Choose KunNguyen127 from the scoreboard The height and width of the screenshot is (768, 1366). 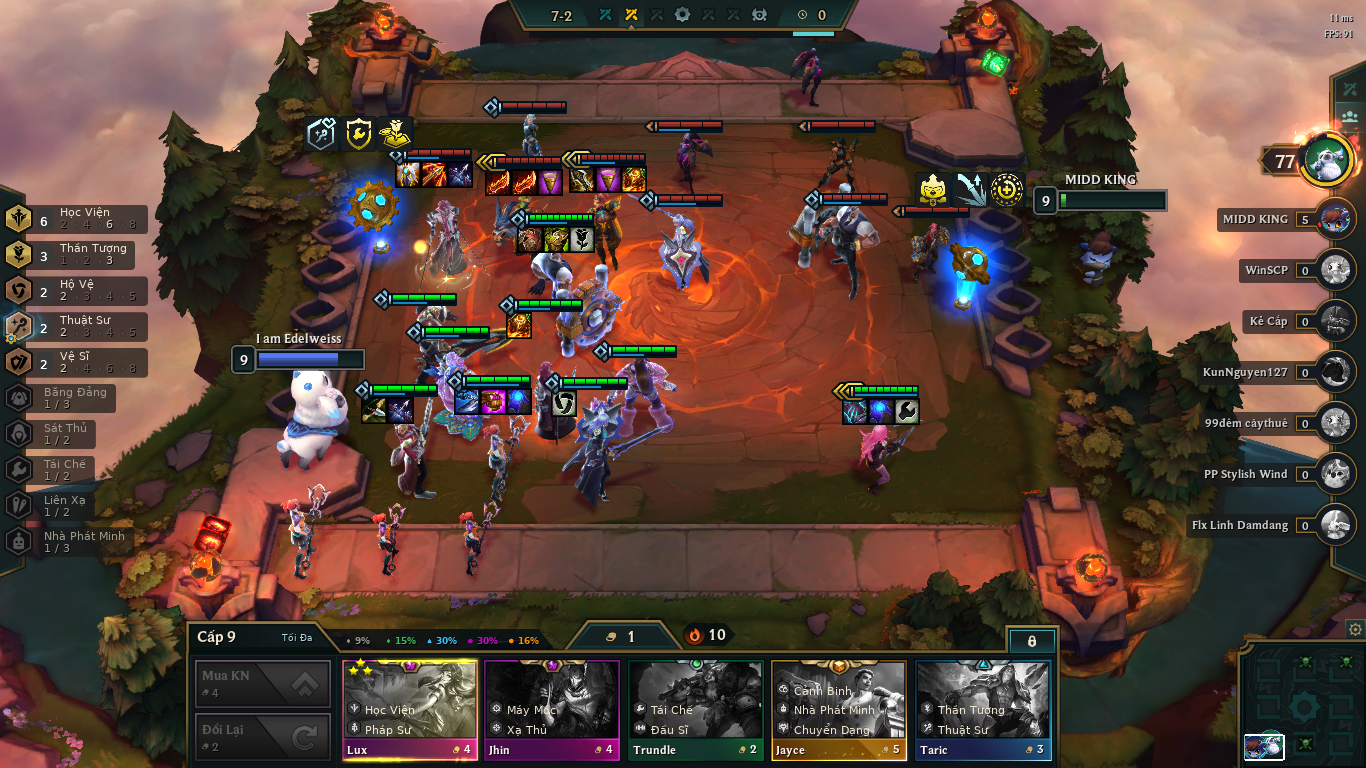[1335, 372]
